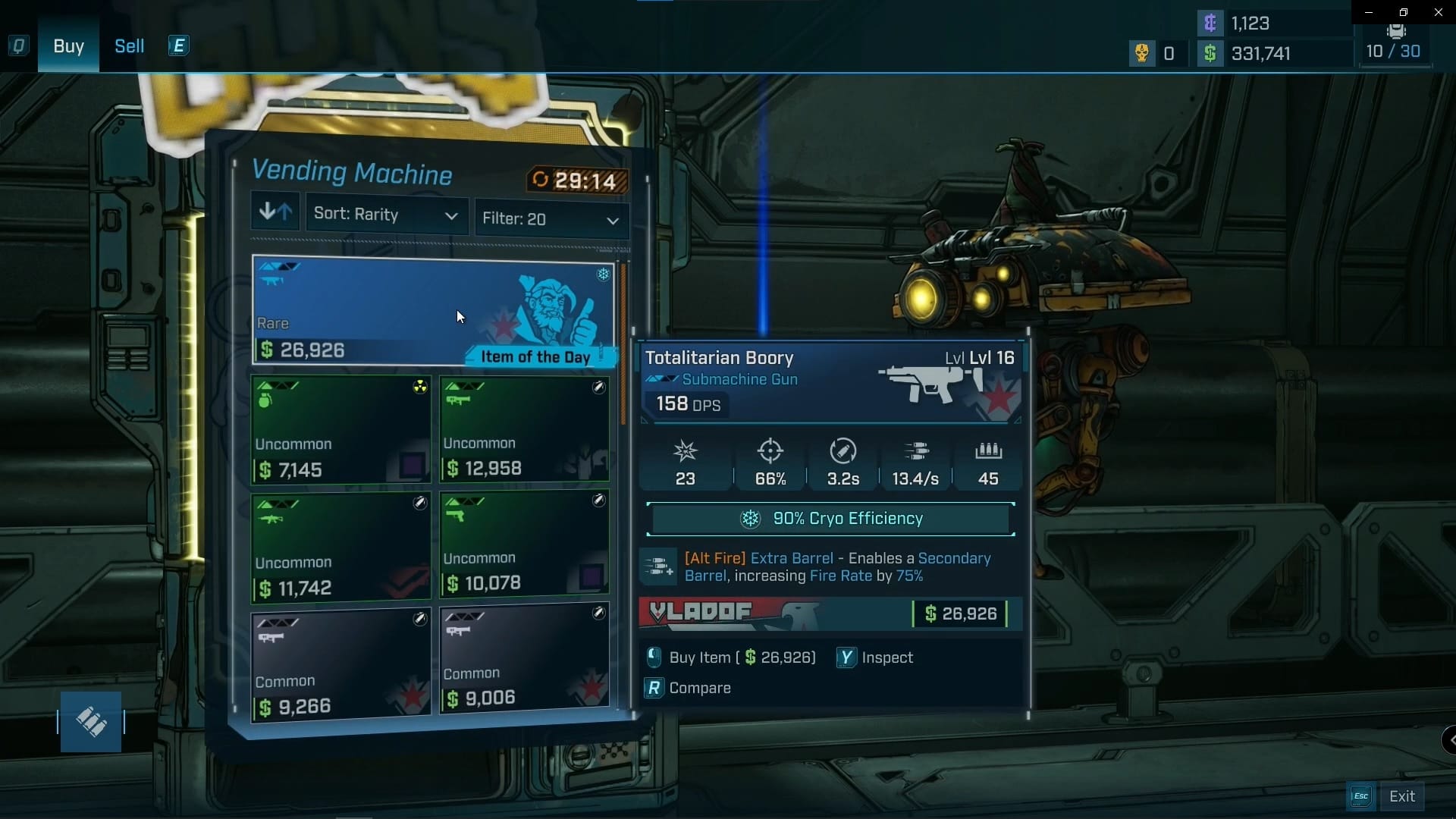The width and height of the screenshot is (1456, 819).
Task: Select the Common item costing $9,006
Action: click(x=524, y=658)
